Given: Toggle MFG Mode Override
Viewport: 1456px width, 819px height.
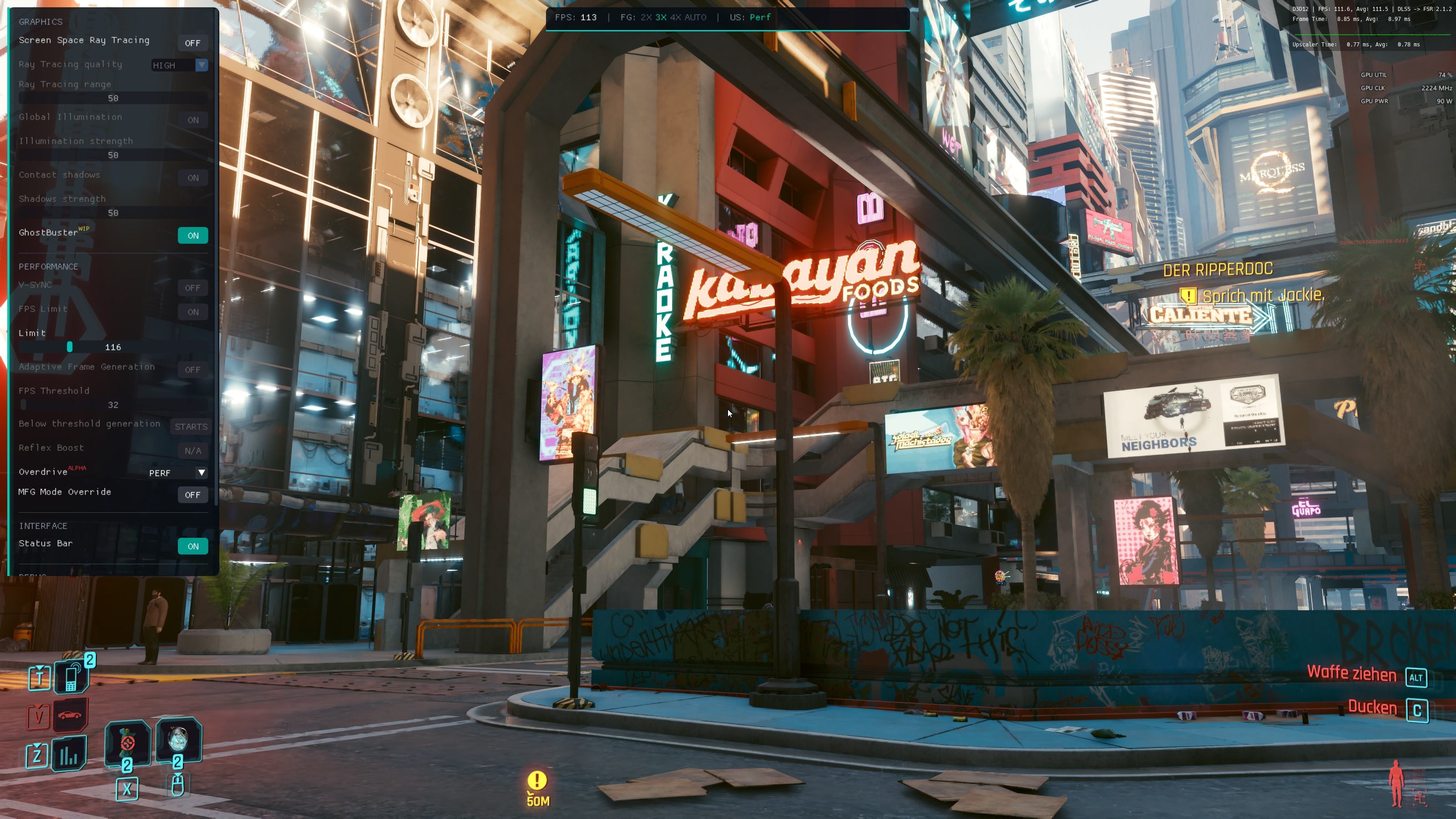Looking at the screenshot, I should coord(192,495).
